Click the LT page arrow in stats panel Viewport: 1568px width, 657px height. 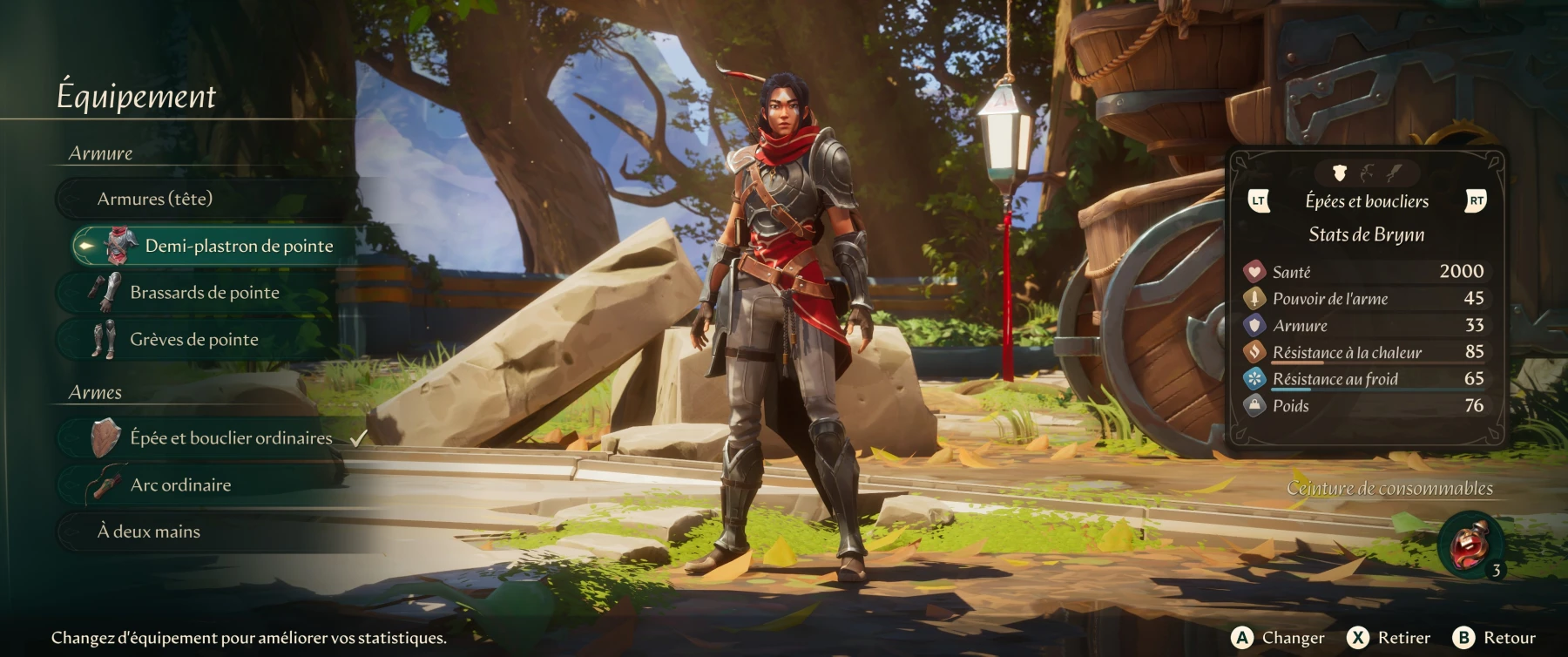[x=1259, y=201]
